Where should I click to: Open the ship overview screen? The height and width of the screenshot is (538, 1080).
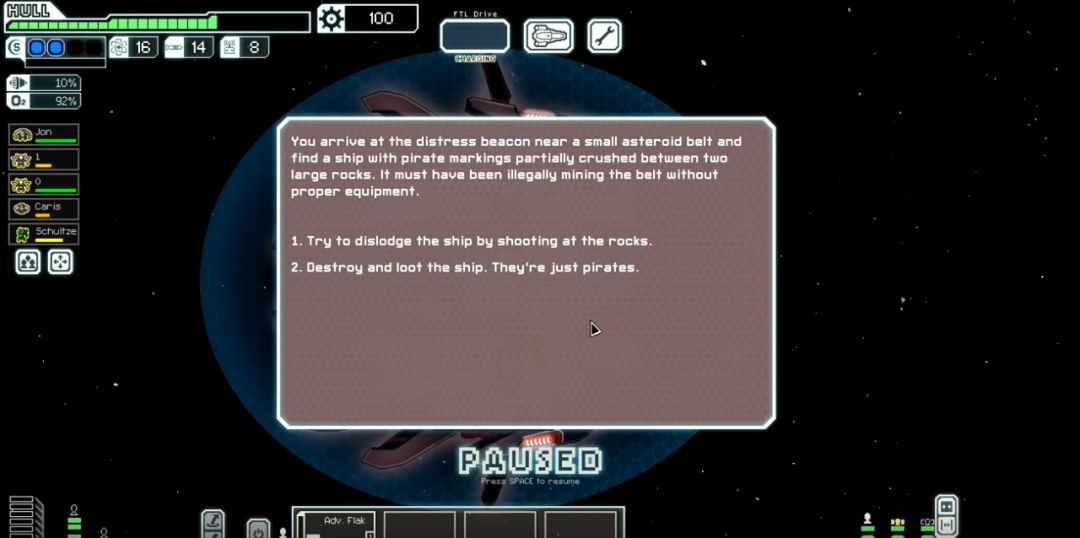click(549, 36)
